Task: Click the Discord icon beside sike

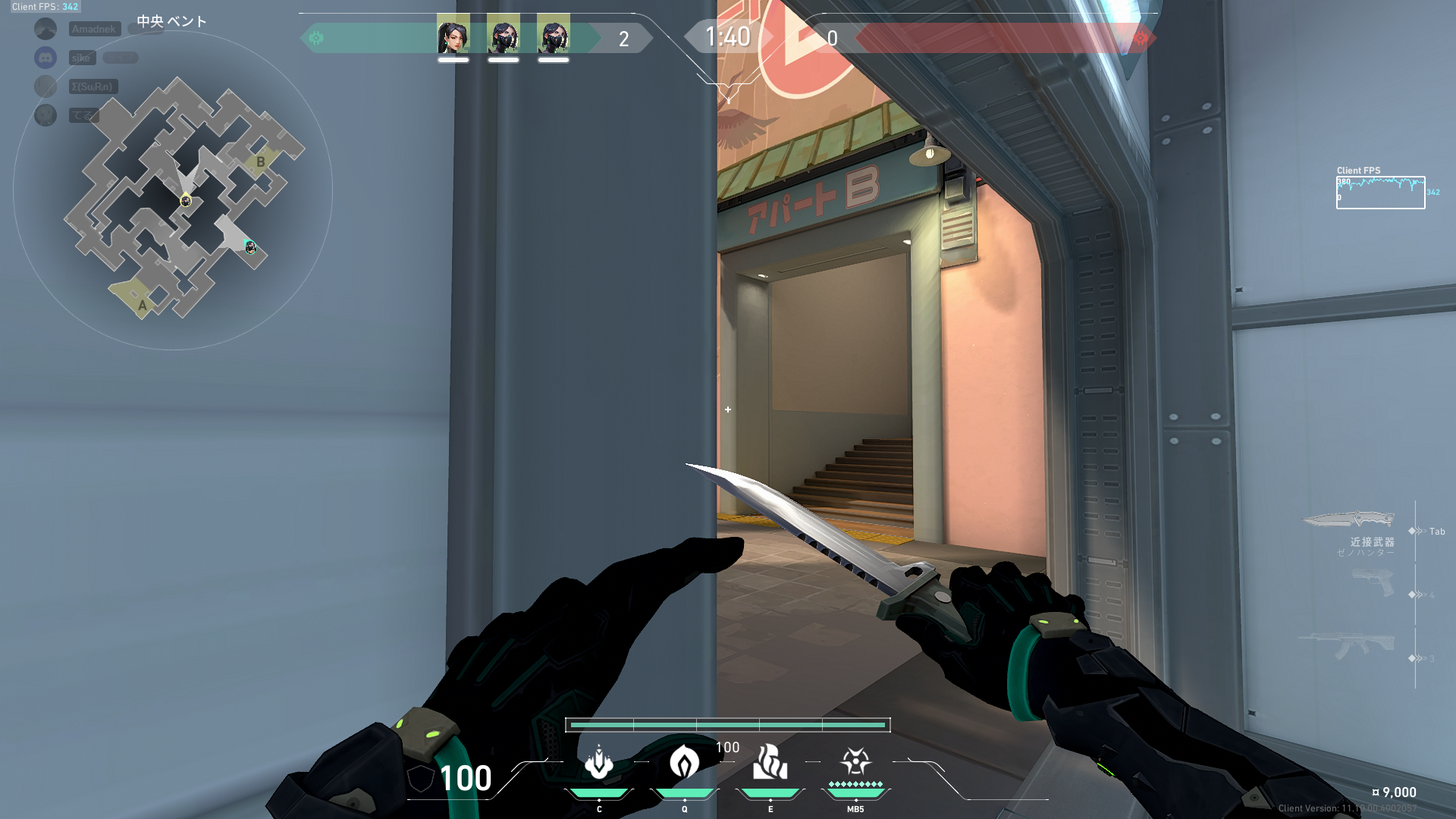Action: tap(45, 58)
